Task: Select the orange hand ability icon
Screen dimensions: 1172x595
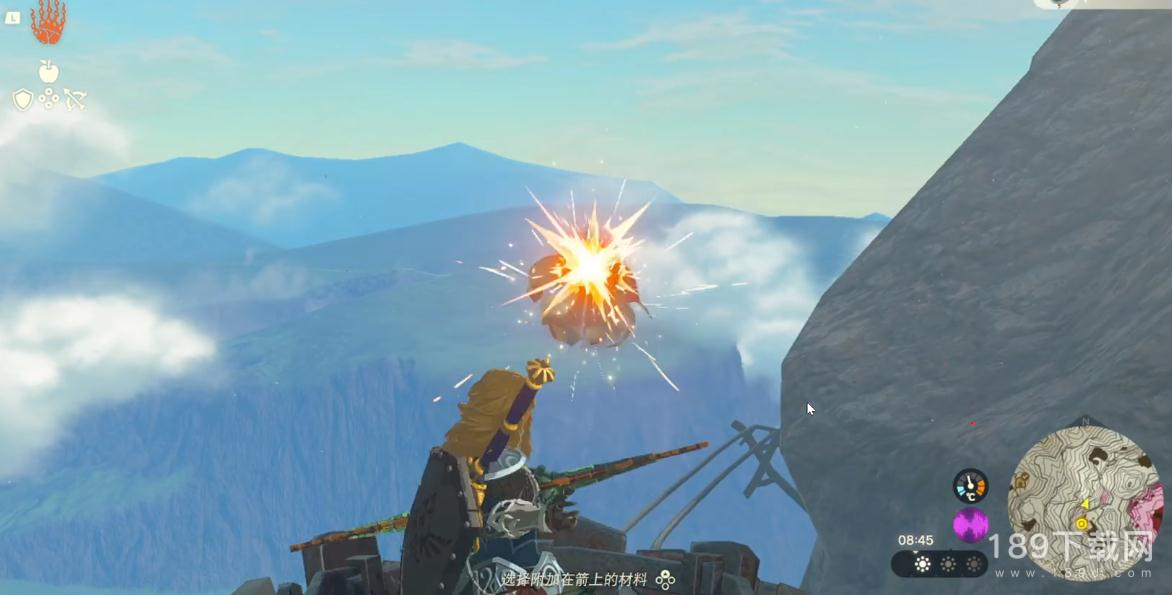Action: click(x=47, y=22)
